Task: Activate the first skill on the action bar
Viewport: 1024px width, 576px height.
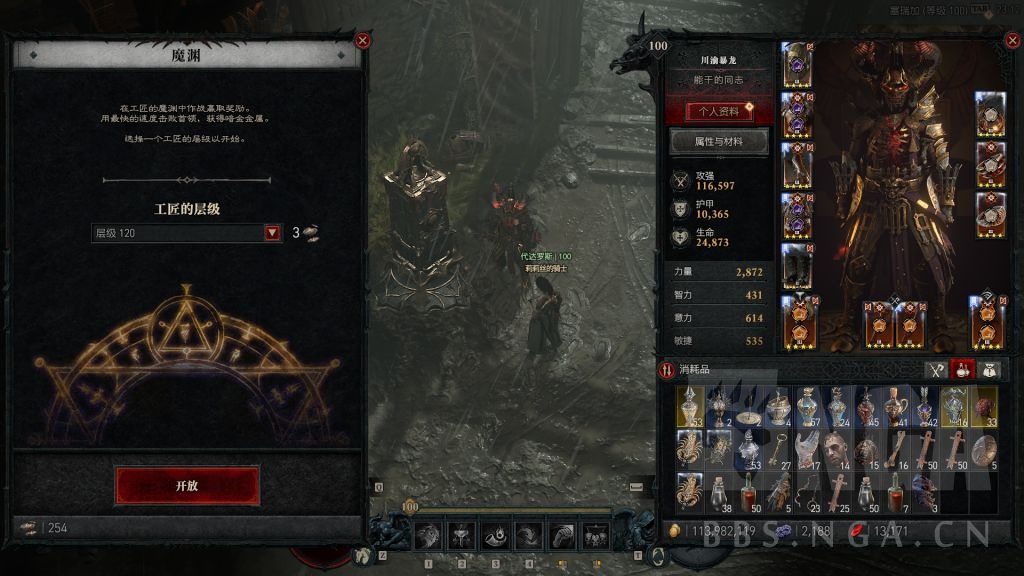Action: [429, 536]
